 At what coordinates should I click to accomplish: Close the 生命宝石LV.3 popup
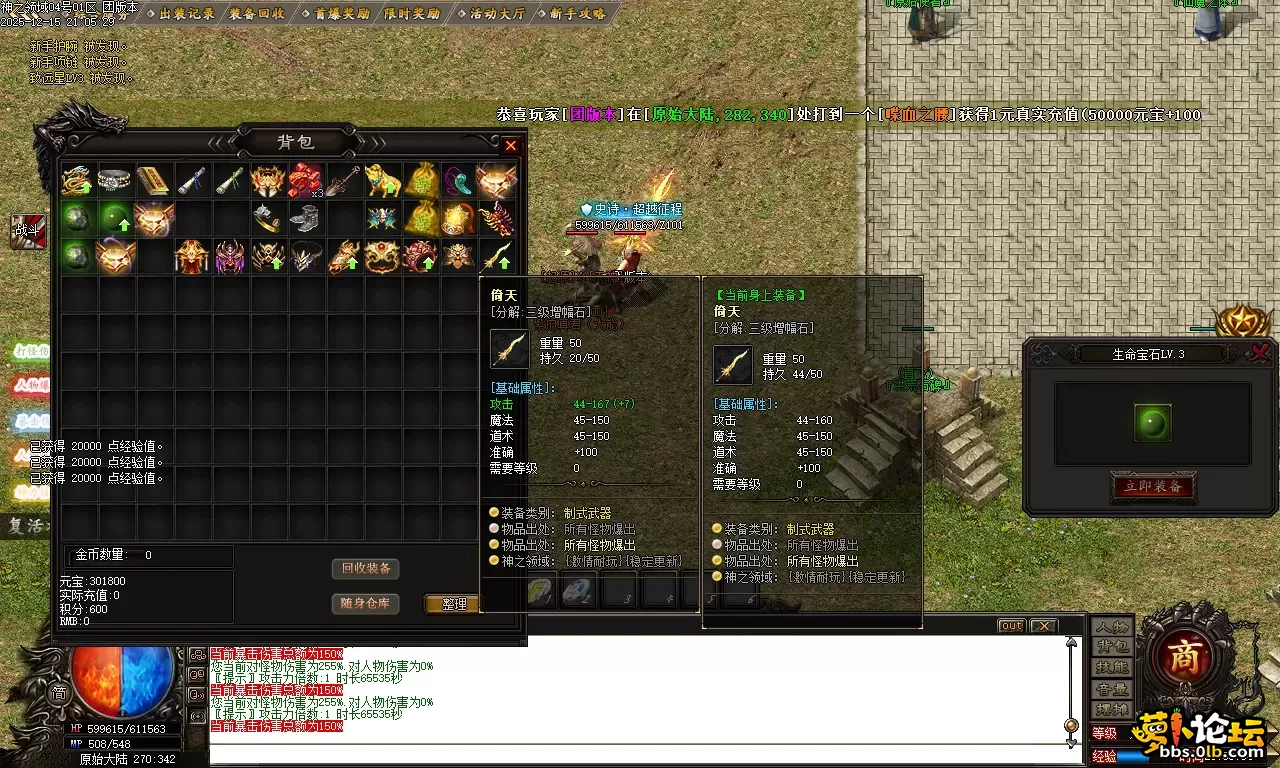[x=1260, y=352]
